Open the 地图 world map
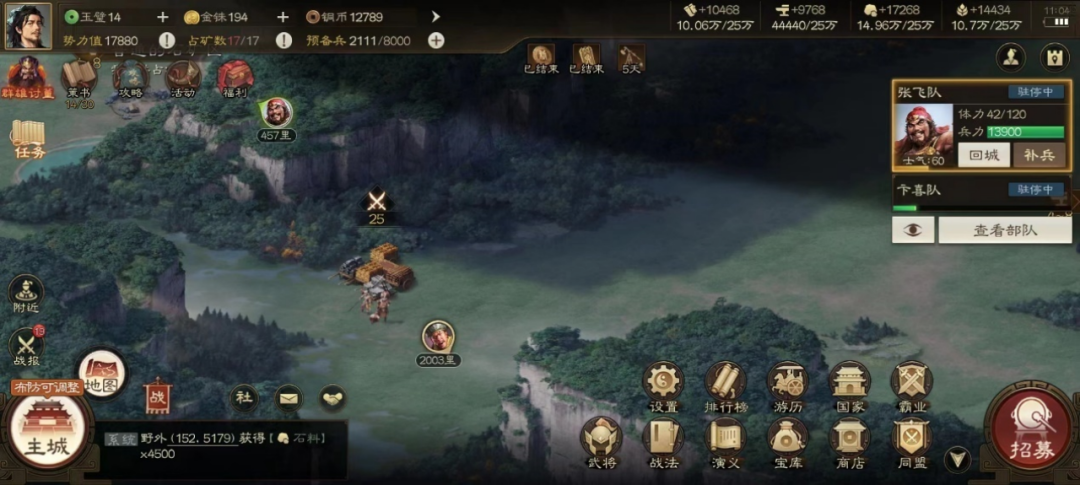The height and width of the screenshot is (485, 1080). click(102, 372)
